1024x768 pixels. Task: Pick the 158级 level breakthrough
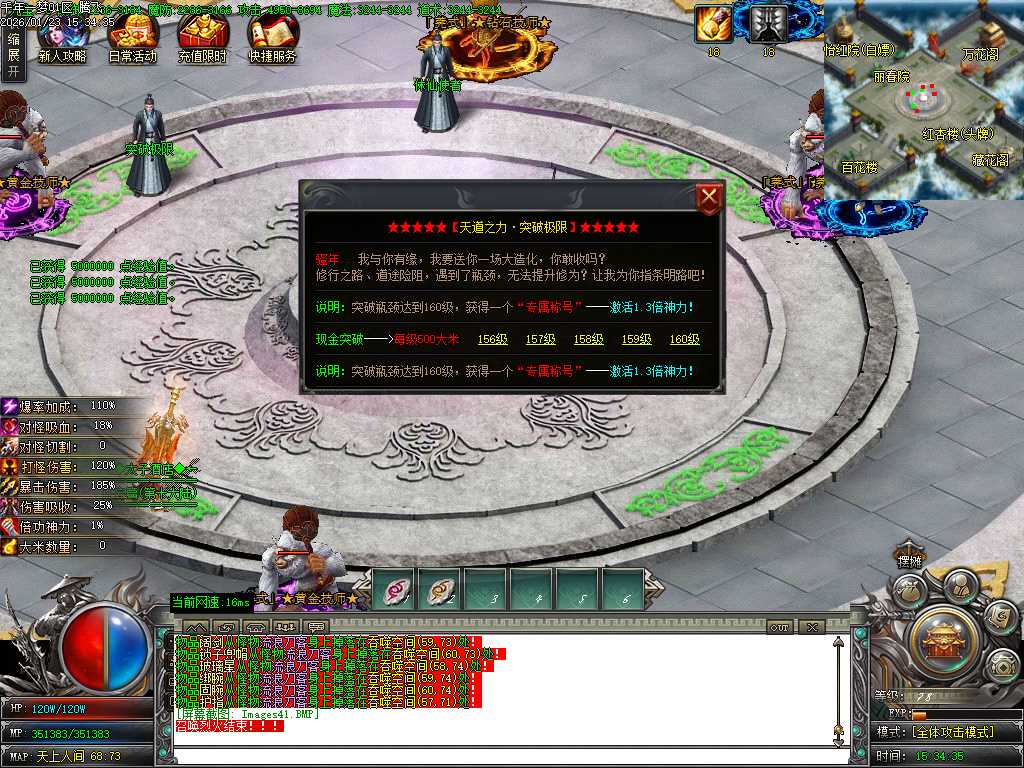(588, 339)
